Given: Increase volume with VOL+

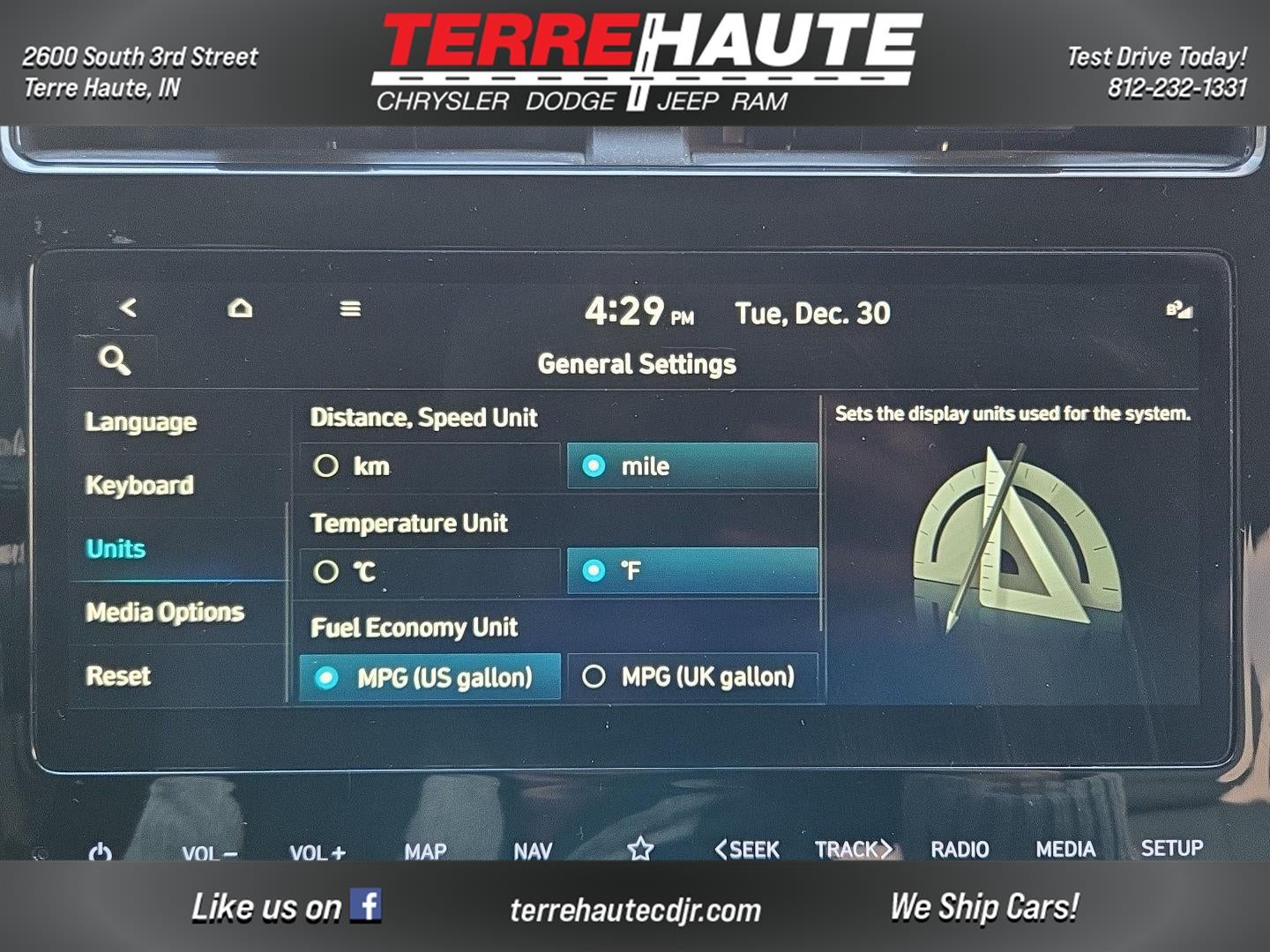Looking at the screenshot, I should (x=319, y=850).
